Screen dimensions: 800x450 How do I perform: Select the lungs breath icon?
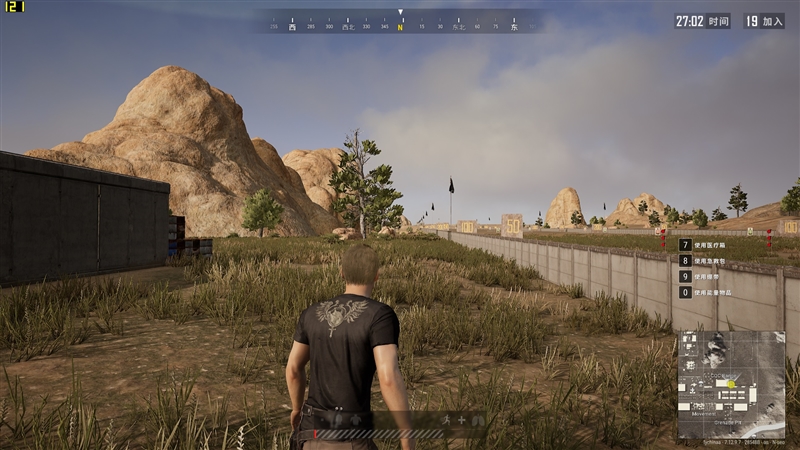[x=477, y=420]
